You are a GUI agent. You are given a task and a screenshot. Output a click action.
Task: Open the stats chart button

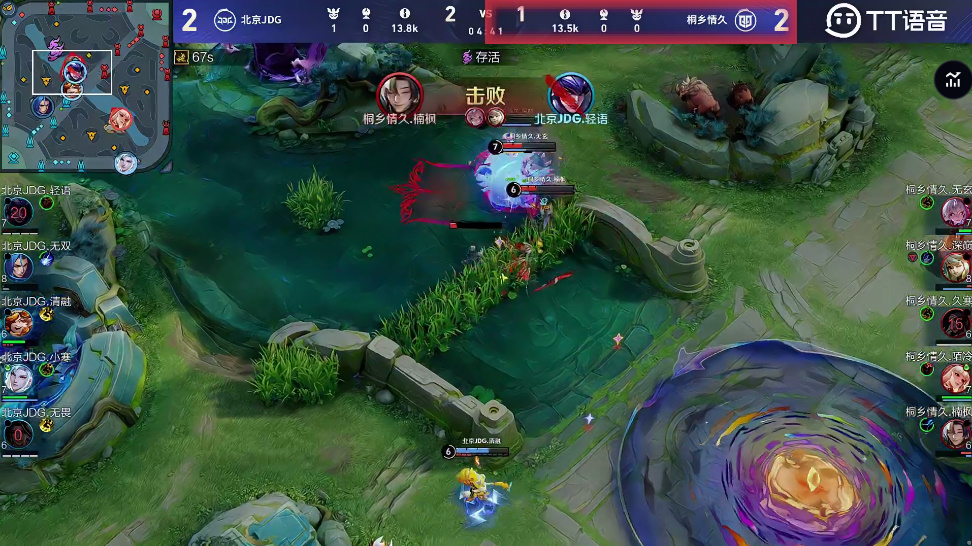click(949, 81)
